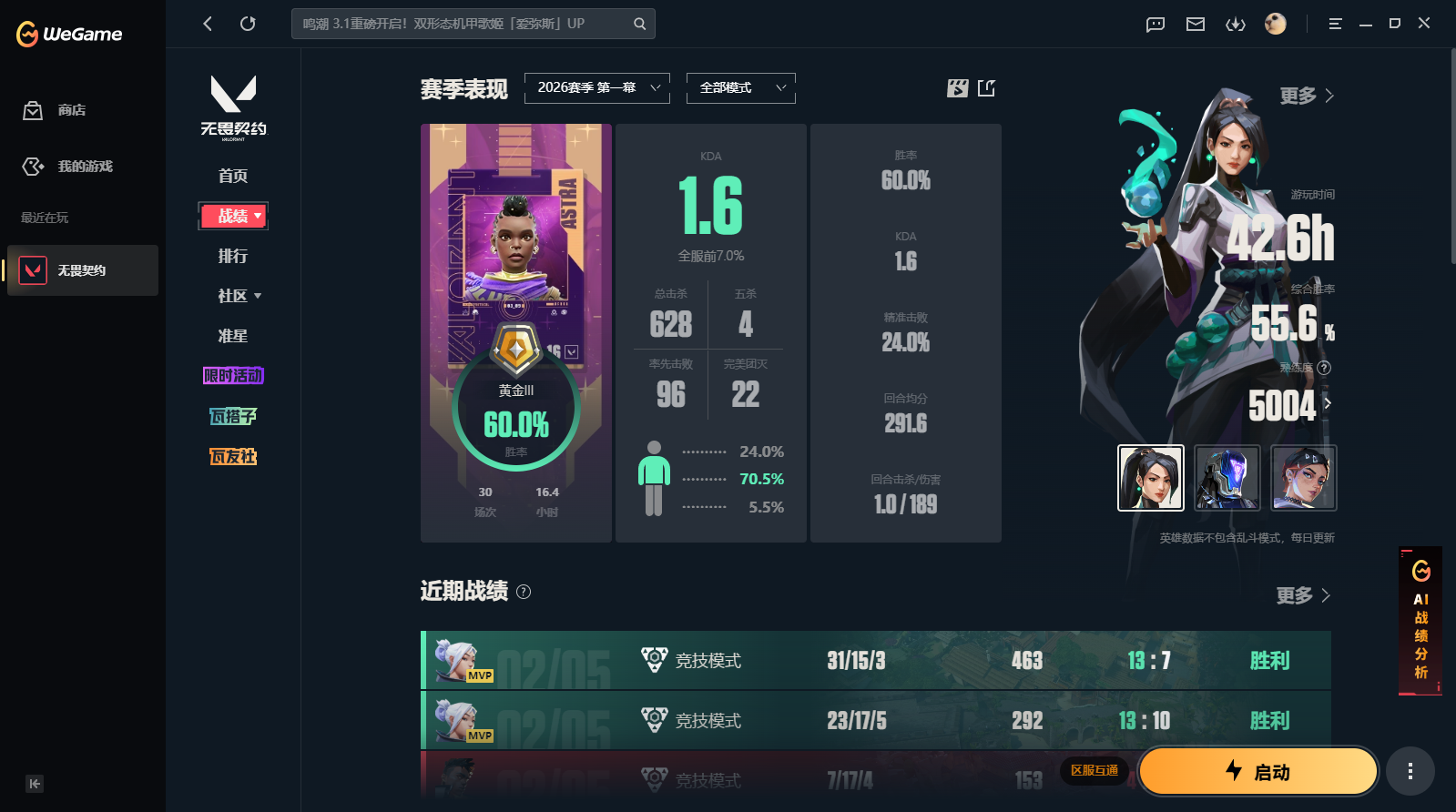
Task: Expand the 2026赛季 第一幕 season dropdown
Action: click(x=596, y=87)
